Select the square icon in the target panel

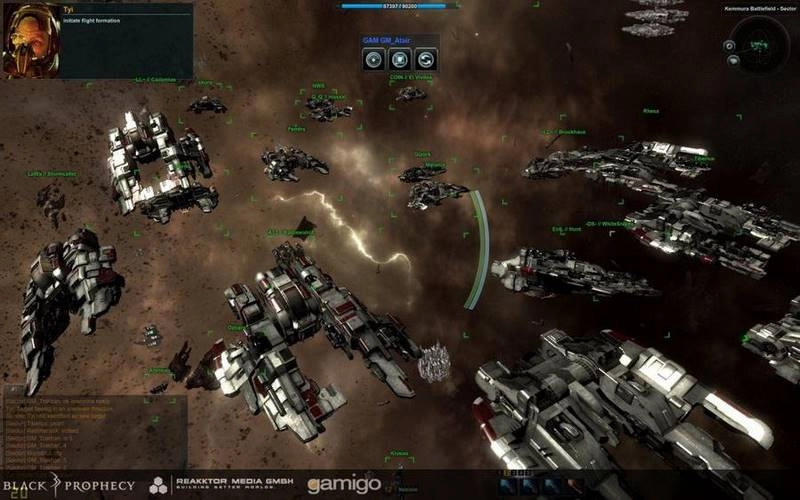click(399, 59)
